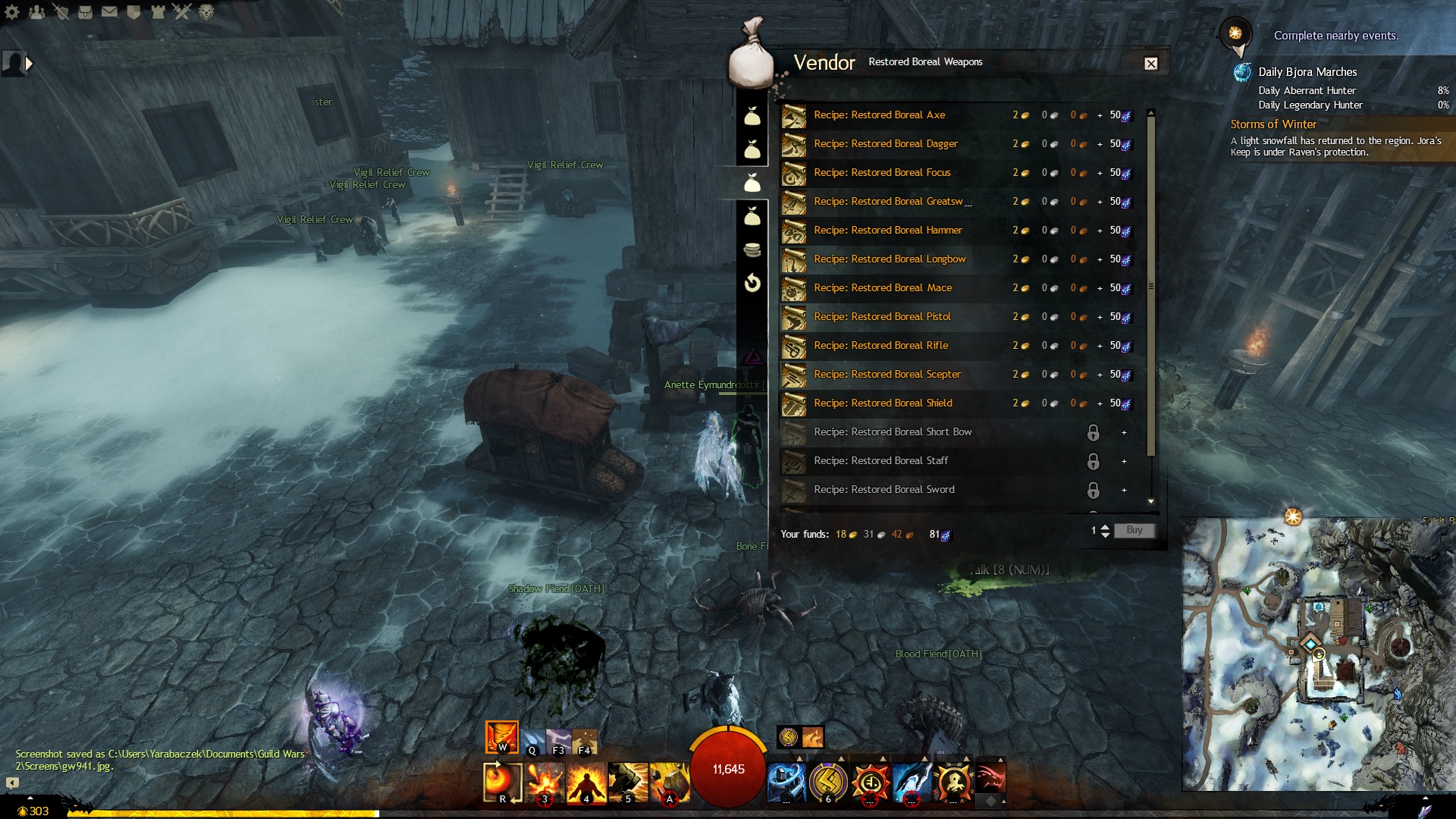This screenshot has height=819, width=1456.
Task: Open the mail envelope icon
Action: click(109, 12)
